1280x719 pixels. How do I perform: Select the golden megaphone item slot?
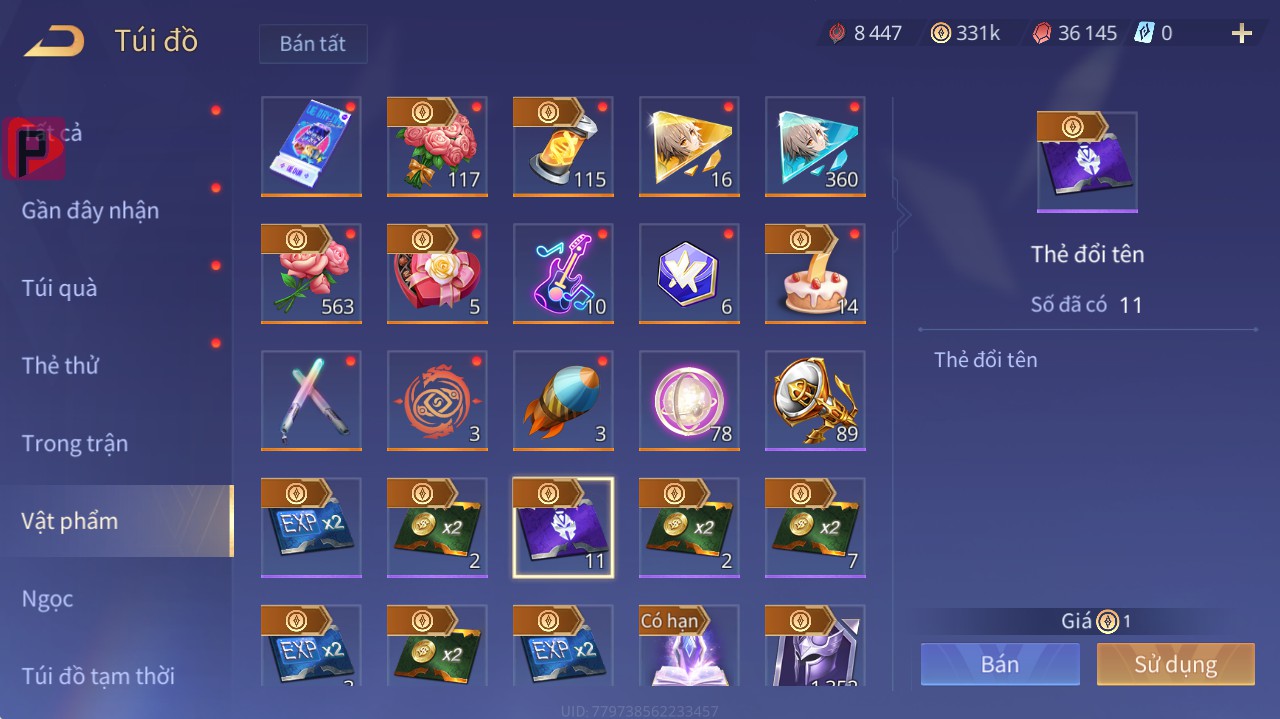pyautogui.click(x=815, y=400)
